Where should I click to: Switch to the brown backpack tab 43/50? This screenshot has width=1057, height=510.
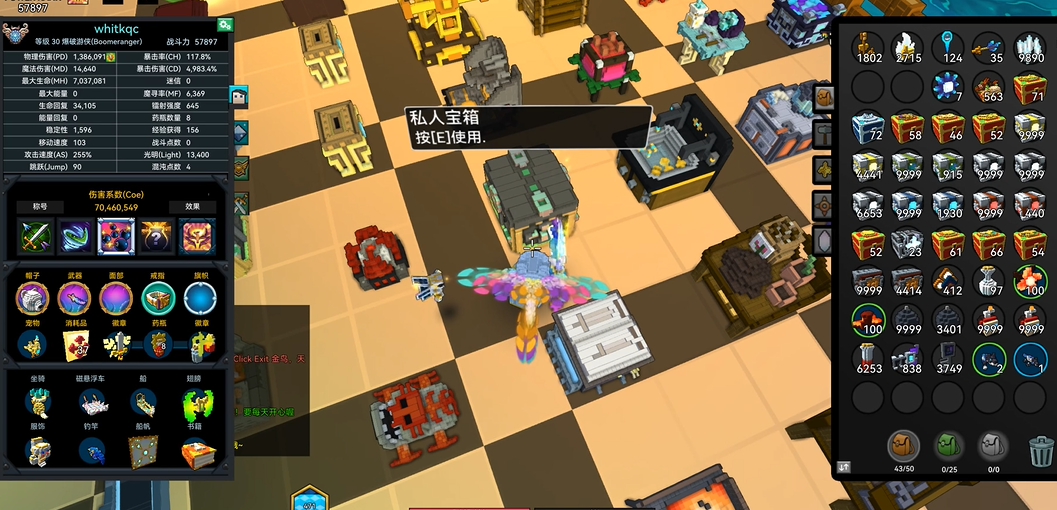coord(903,447)
